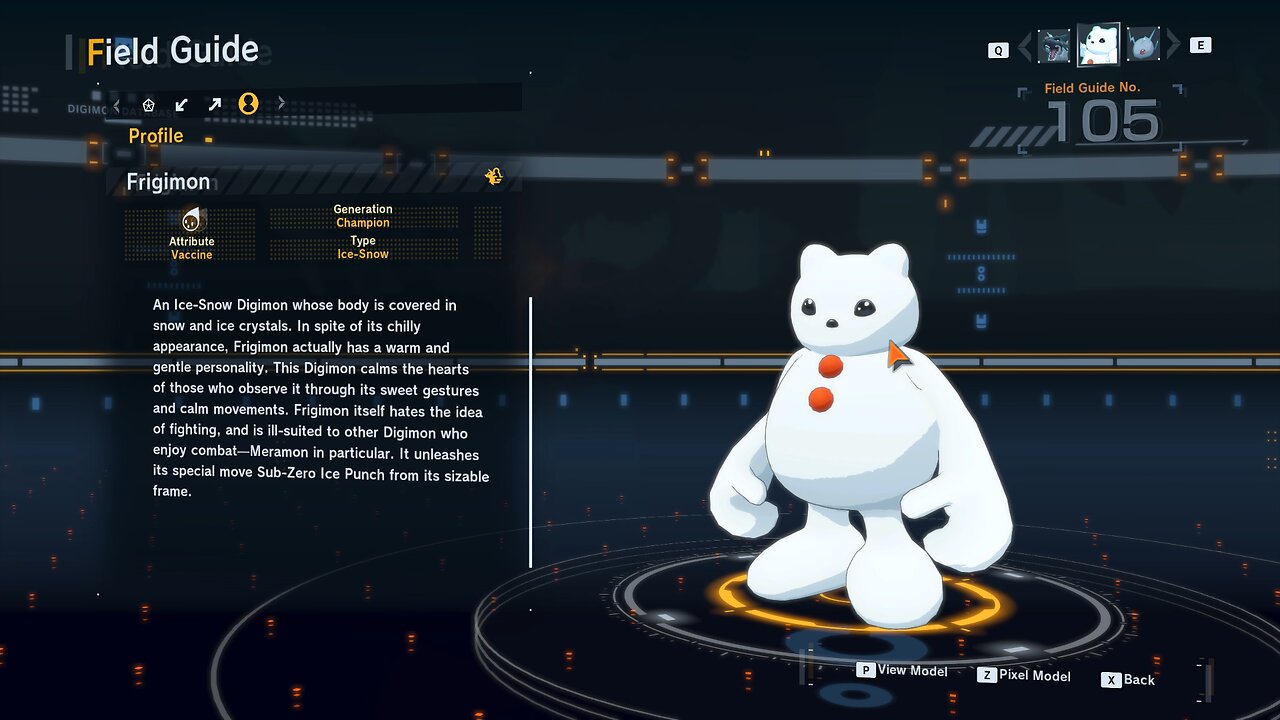Image resolution: width=1280 pixels, height=720 pixels.
Task: Open the up-right arrow tab
Action: [x=214, y=104]
